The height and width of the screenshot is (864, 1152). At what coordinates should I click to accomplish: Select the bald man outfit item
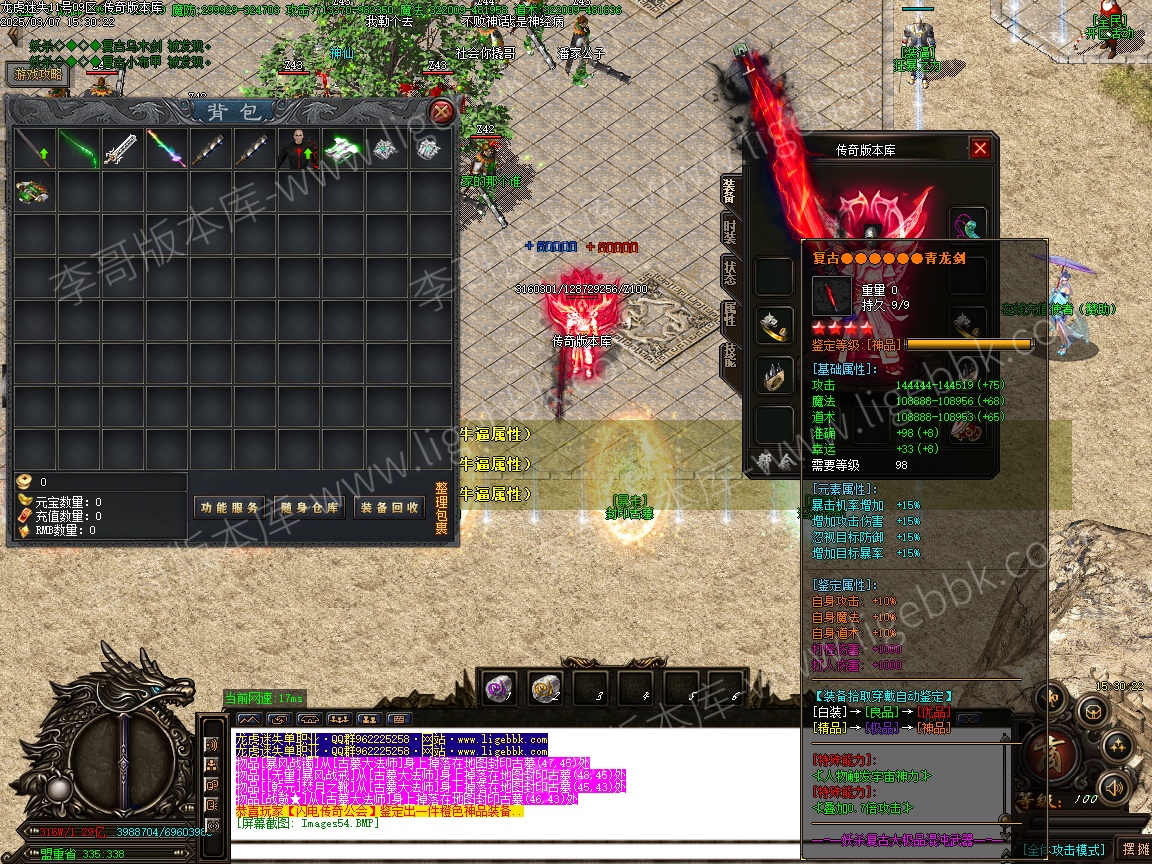point(298,149)
